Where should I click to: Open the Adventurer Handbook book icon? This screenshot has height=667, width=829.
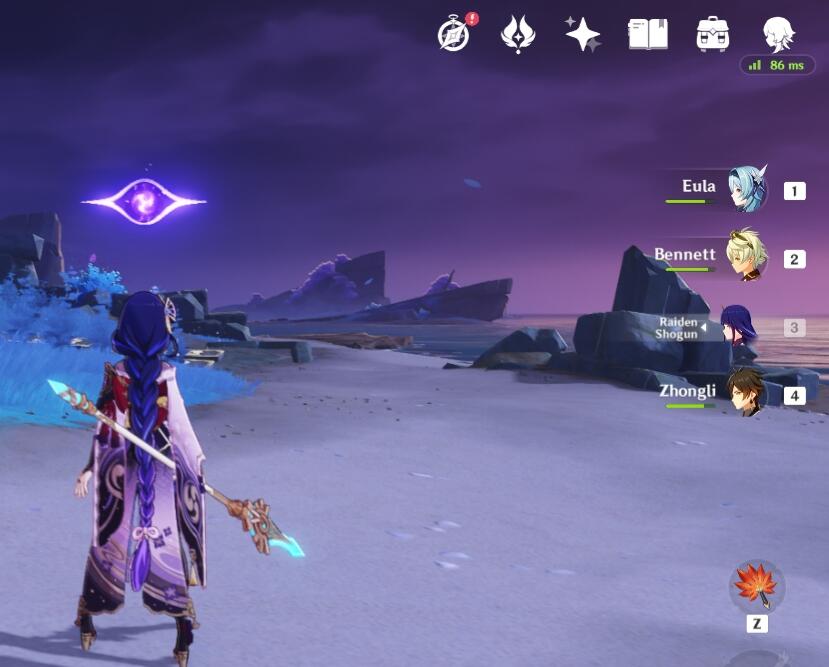point(647,34)
